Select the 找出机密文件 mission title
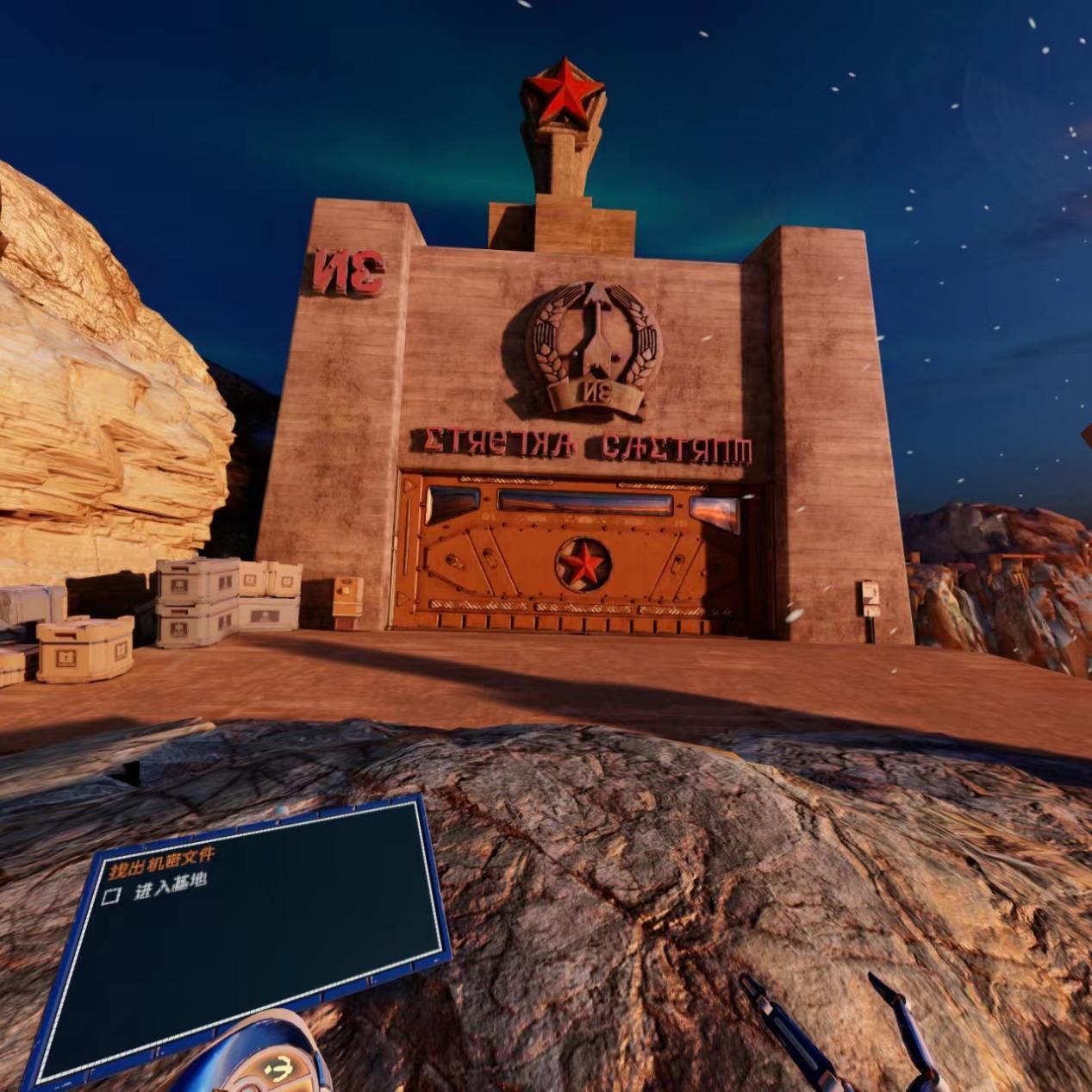The width and height of the screenshot is (1092, 1092). tap(162, 863)
